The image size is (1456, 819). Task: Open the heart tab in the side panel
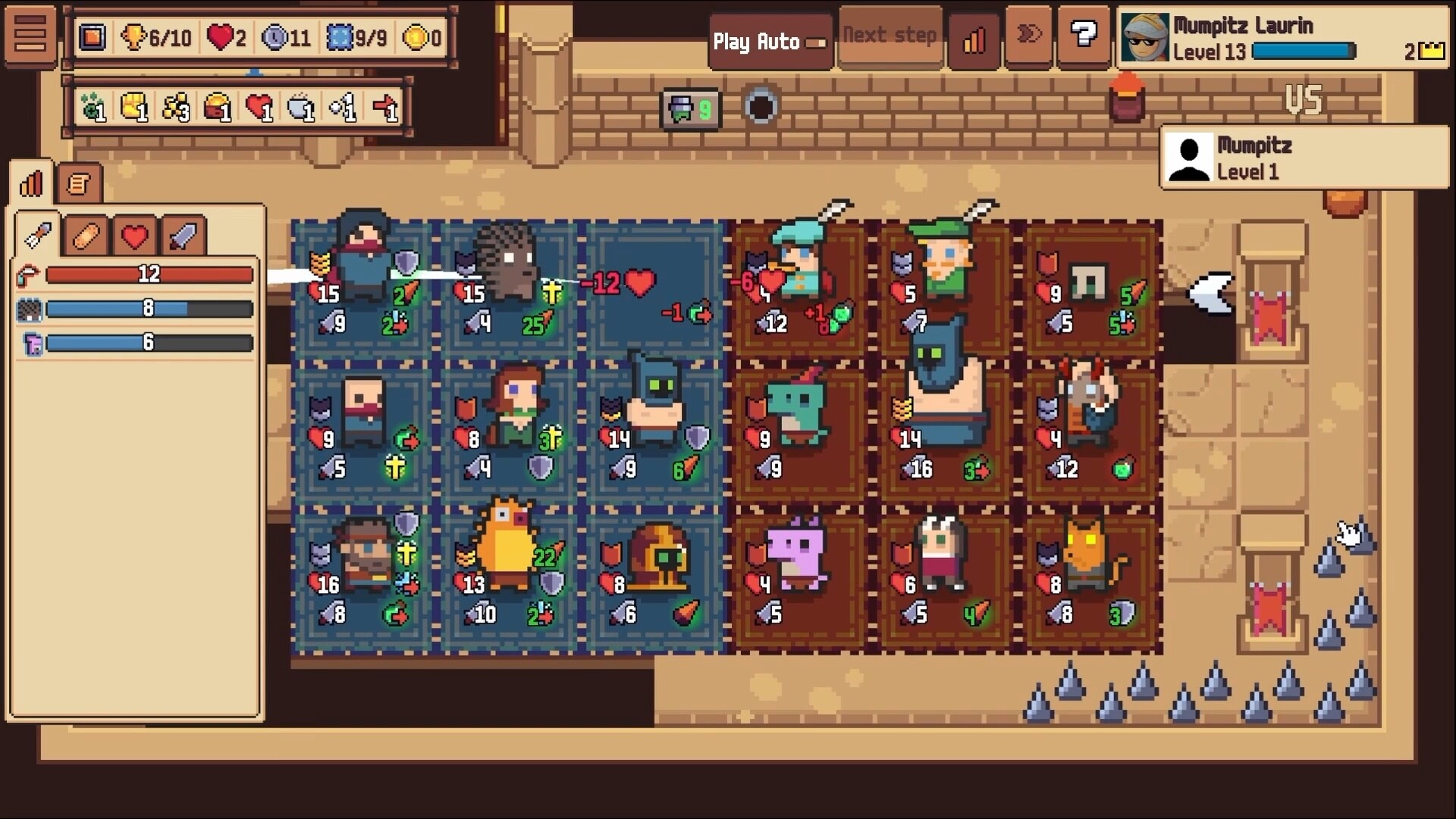(135, 235)
